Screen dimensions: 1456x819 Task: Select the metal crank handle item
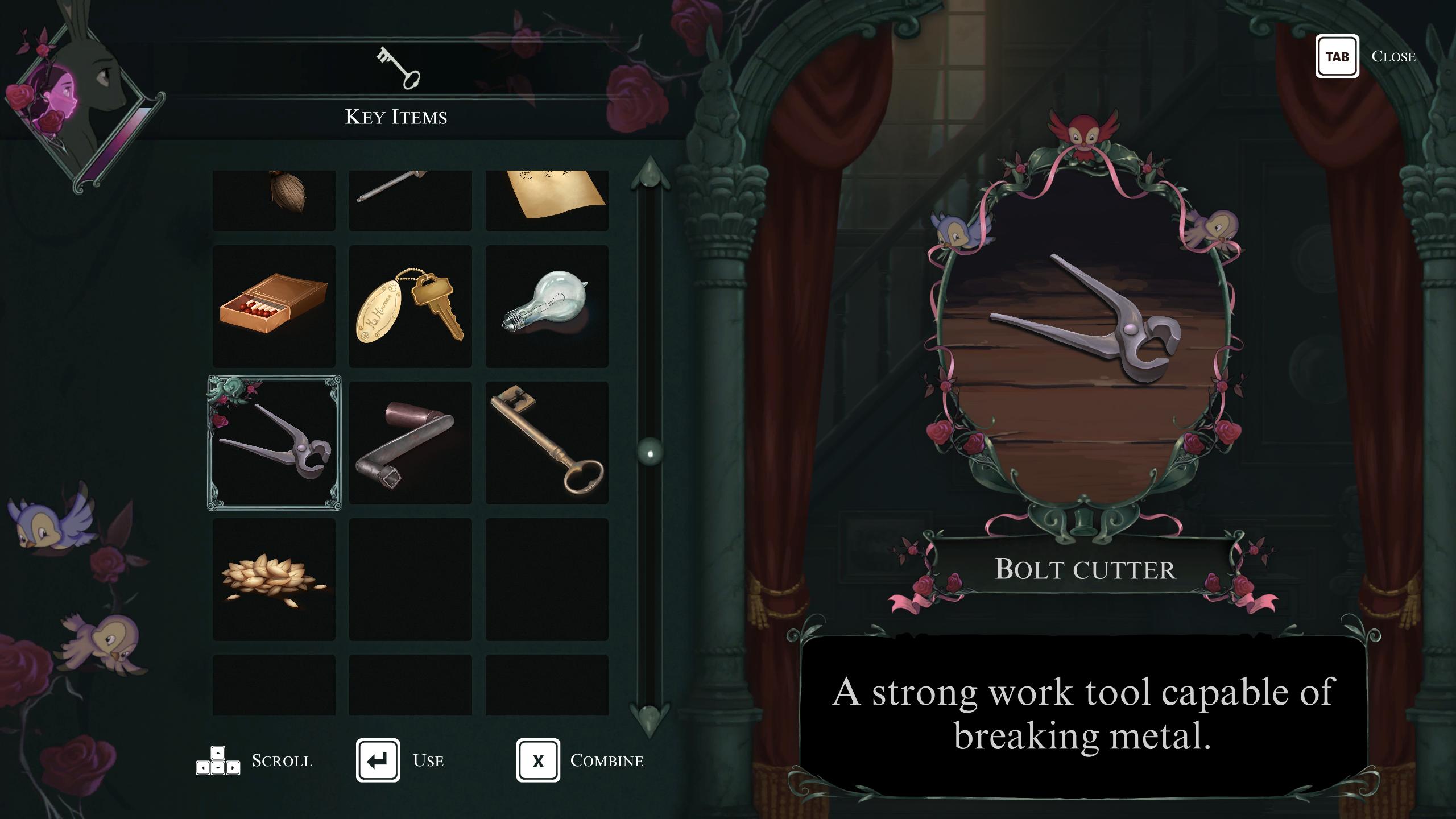410,442
